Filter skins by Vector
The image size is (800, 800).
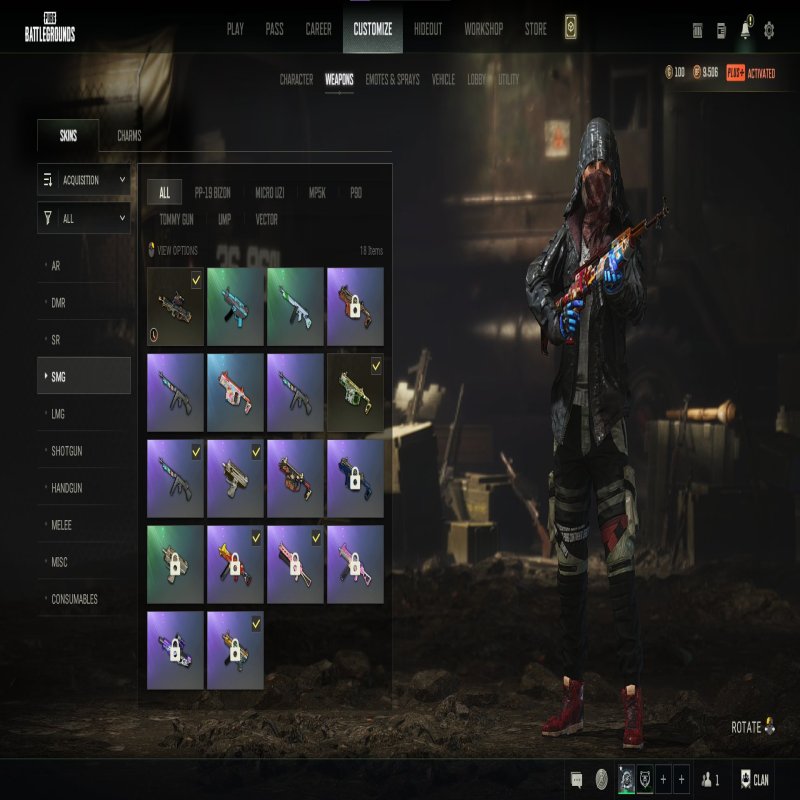266,219
